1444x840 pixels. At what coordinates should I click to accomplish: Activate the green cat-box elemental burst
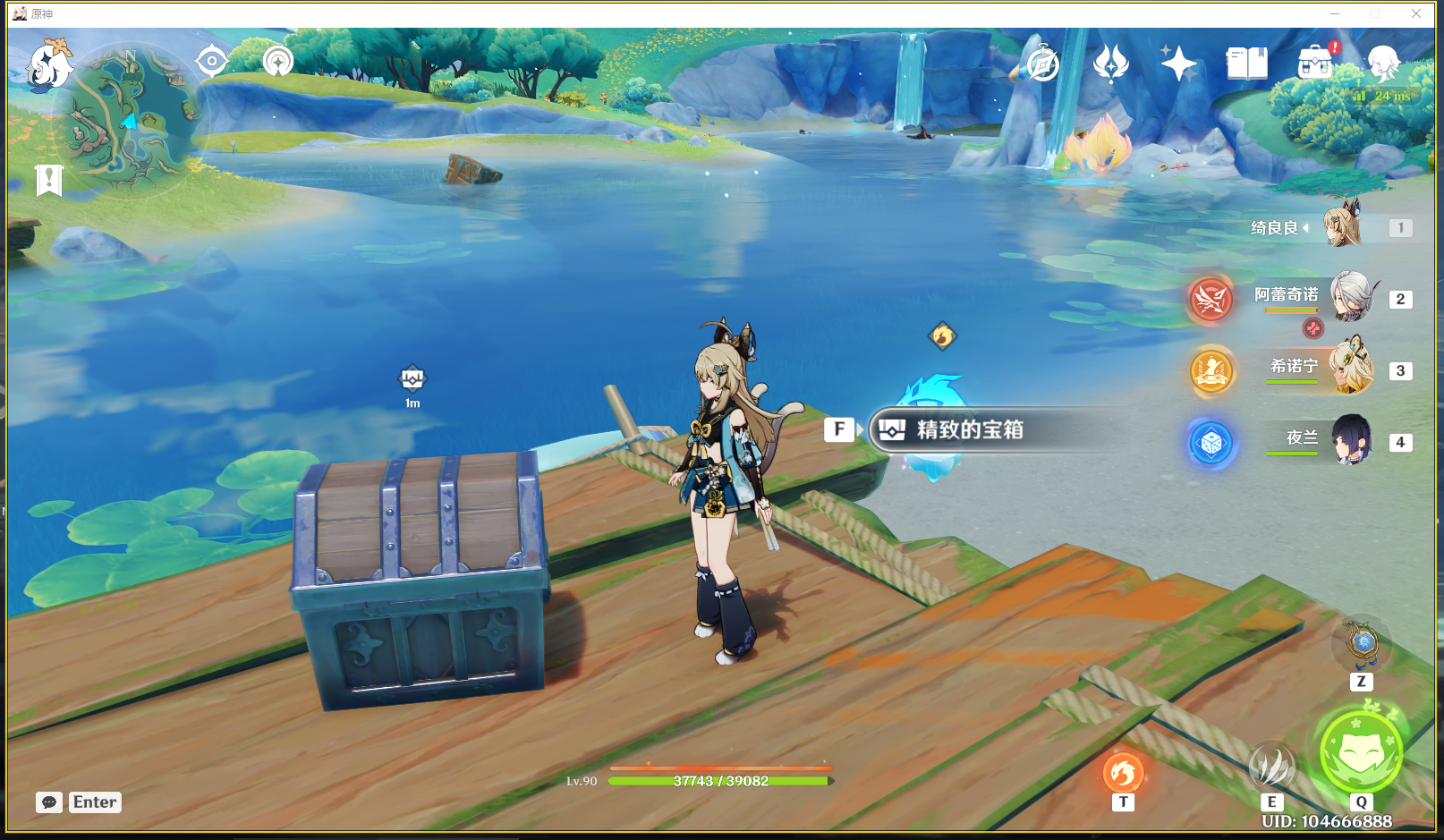pyautogui.click(x=1361, y=751)
